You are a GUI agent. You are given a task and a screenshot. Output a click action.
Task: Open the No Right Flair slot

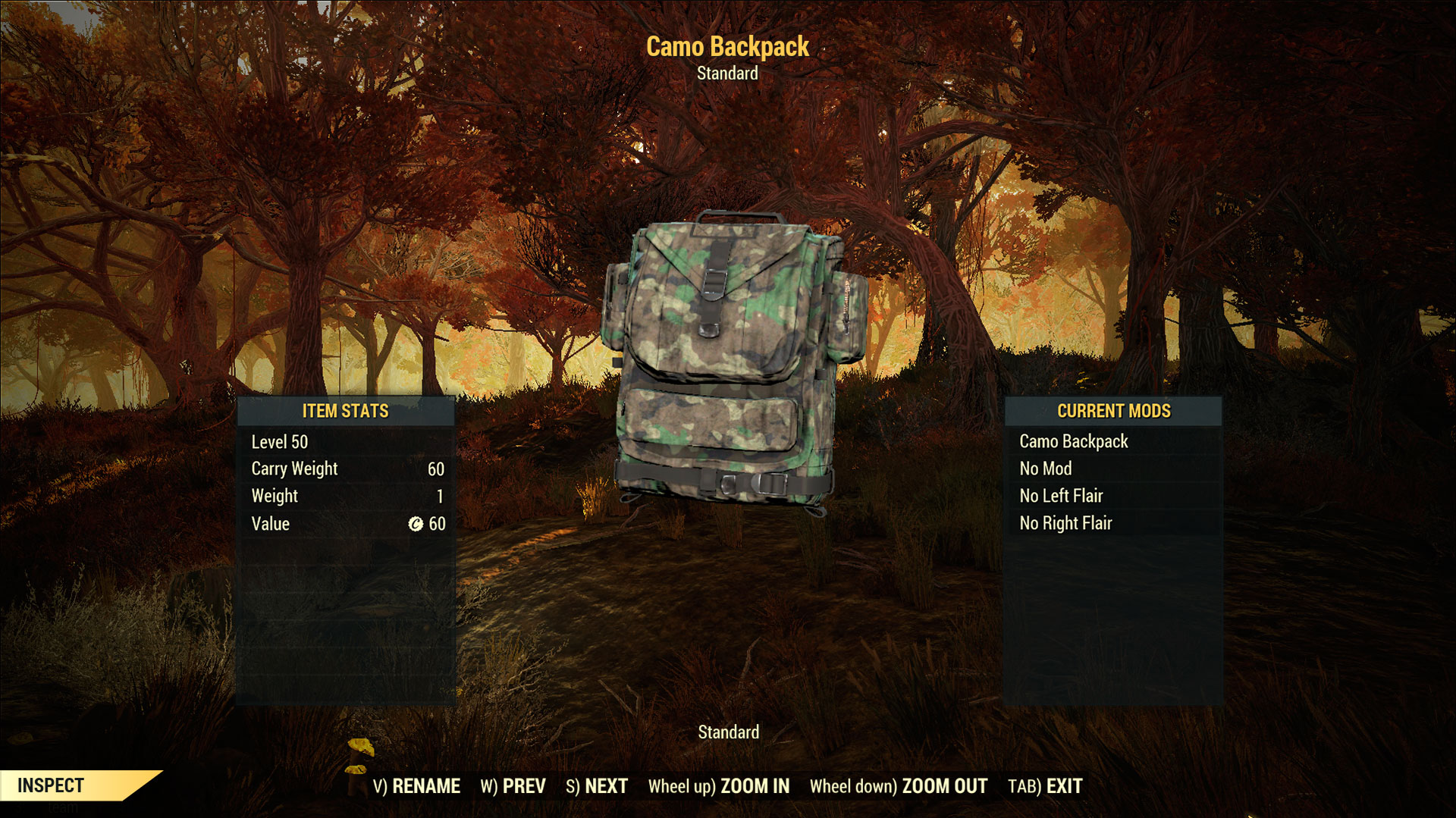click(1065, 523)
